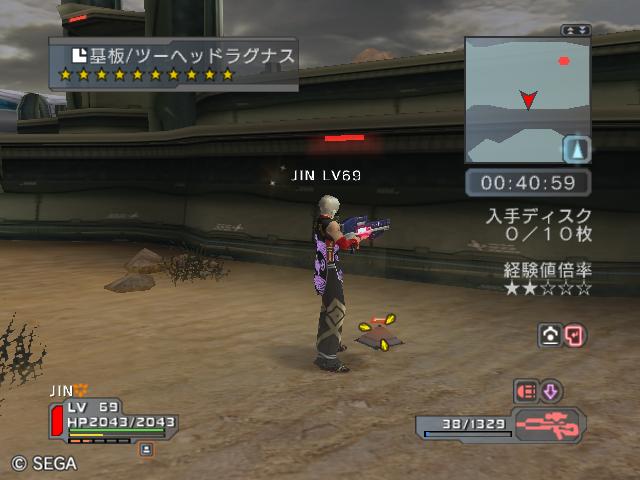
Task: Click the item drop notification panel with stars
Action: (x=173, y=64)
